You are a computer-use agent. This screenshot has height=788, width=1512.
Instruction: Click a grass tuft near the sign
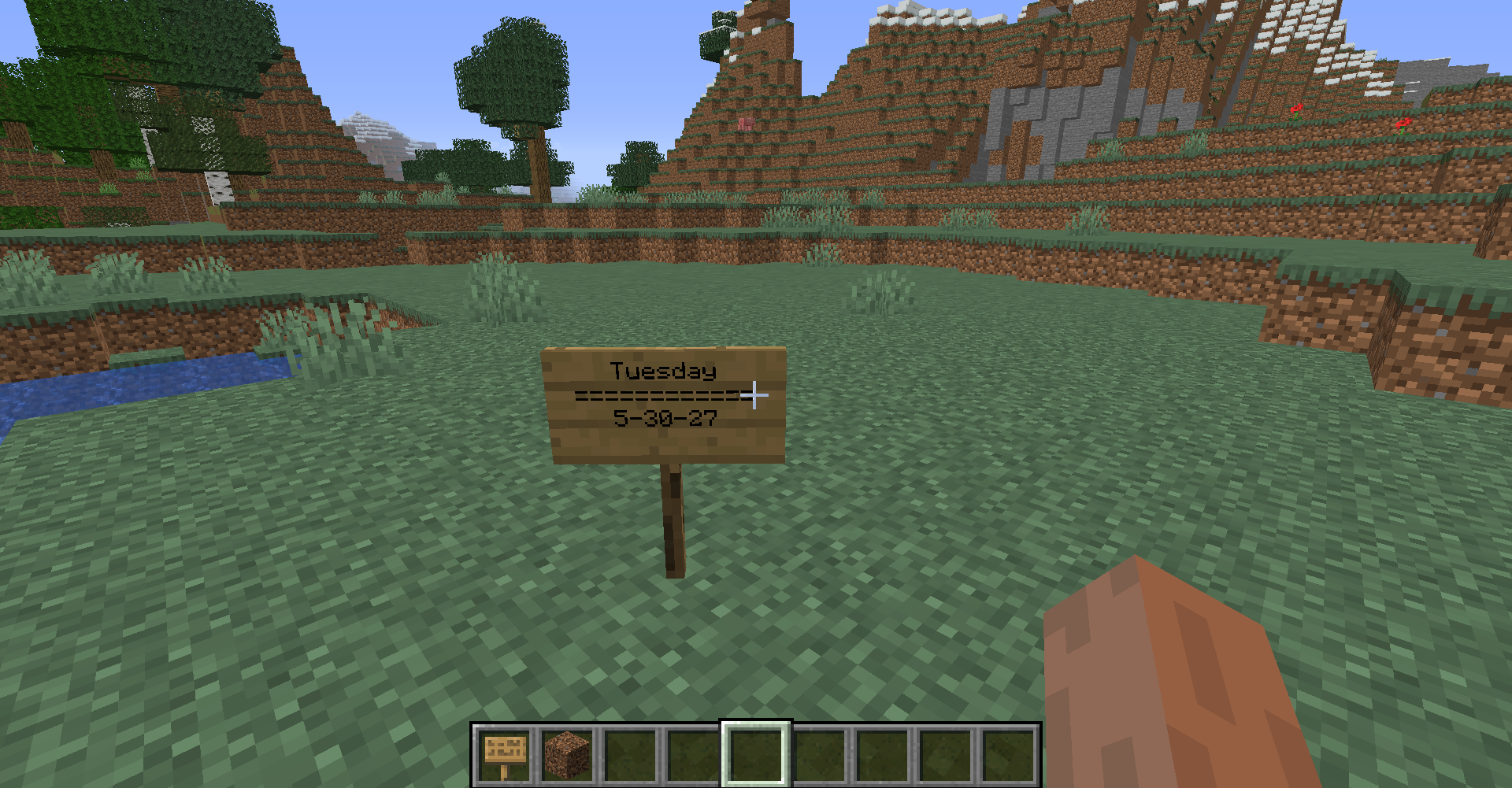(x=498, y=283)
